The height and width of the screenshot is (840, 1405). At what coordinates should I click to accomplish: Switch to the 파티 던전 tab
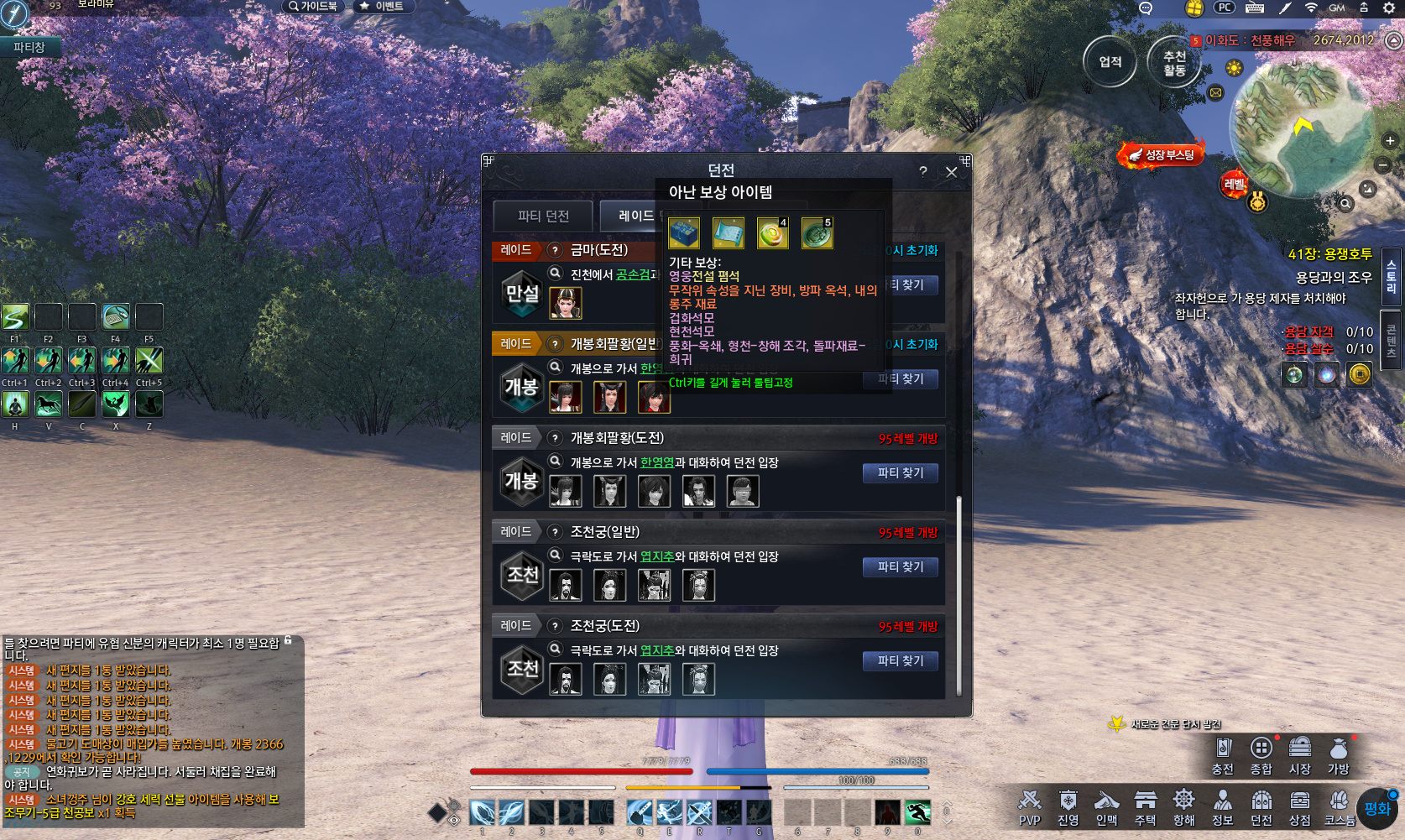pos(543,217)
